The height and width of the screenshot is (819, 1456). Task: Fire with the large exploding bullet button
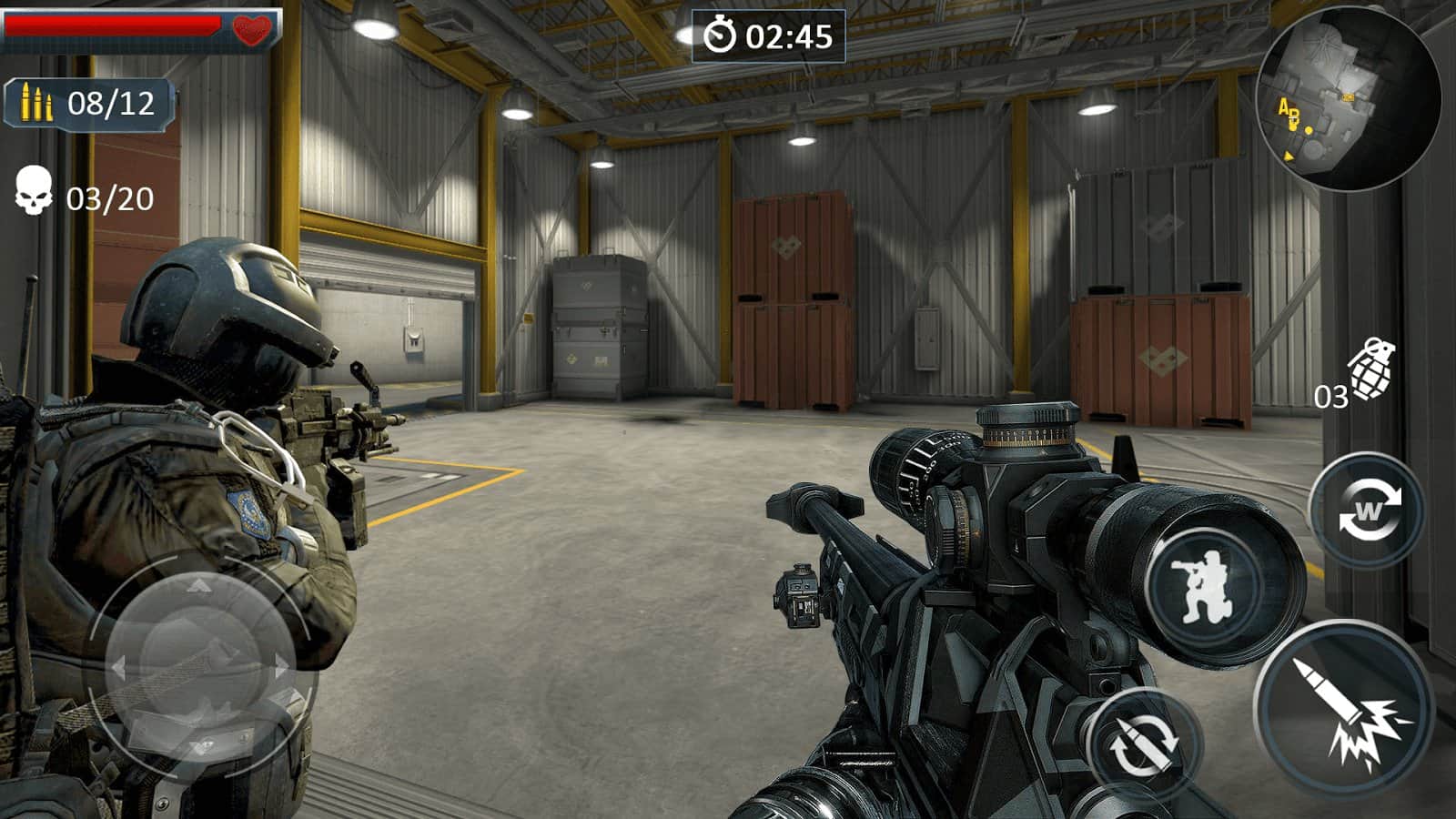pos(1345,714)
